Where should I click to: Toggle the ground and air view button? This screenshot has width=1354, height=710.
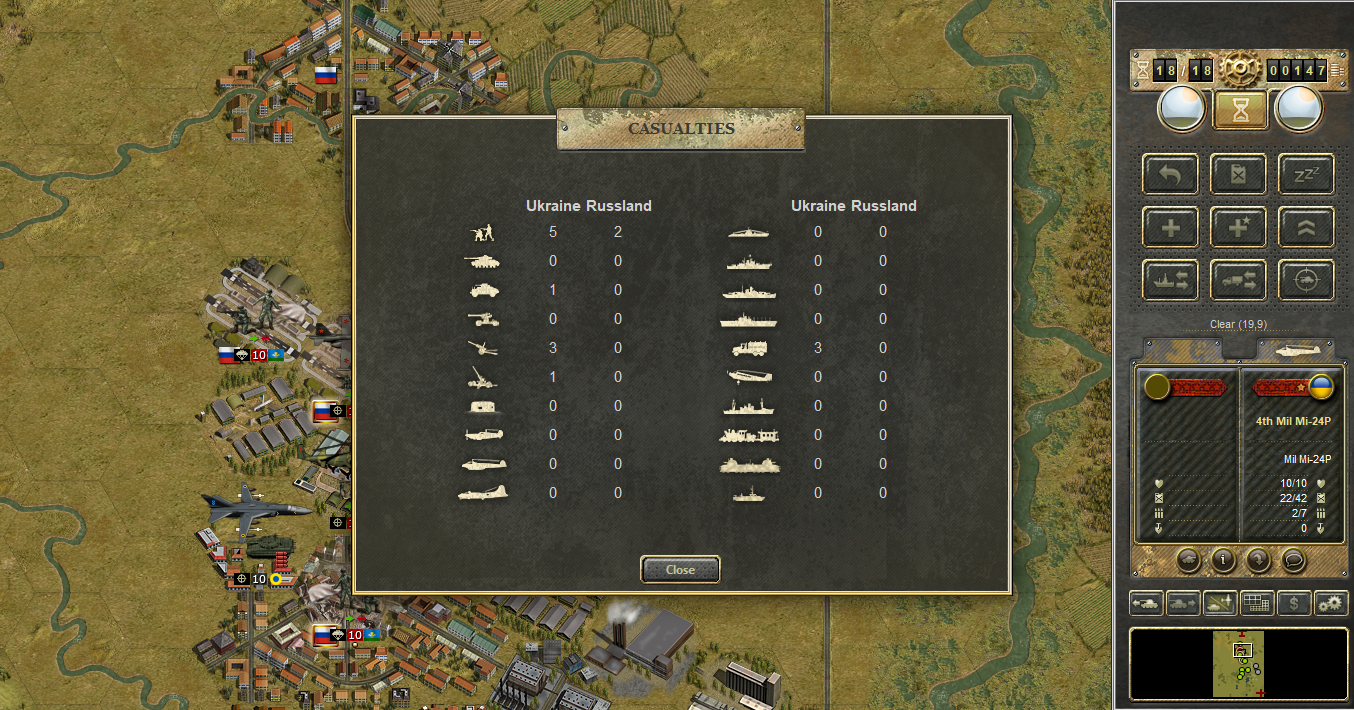click(1220, 603)
